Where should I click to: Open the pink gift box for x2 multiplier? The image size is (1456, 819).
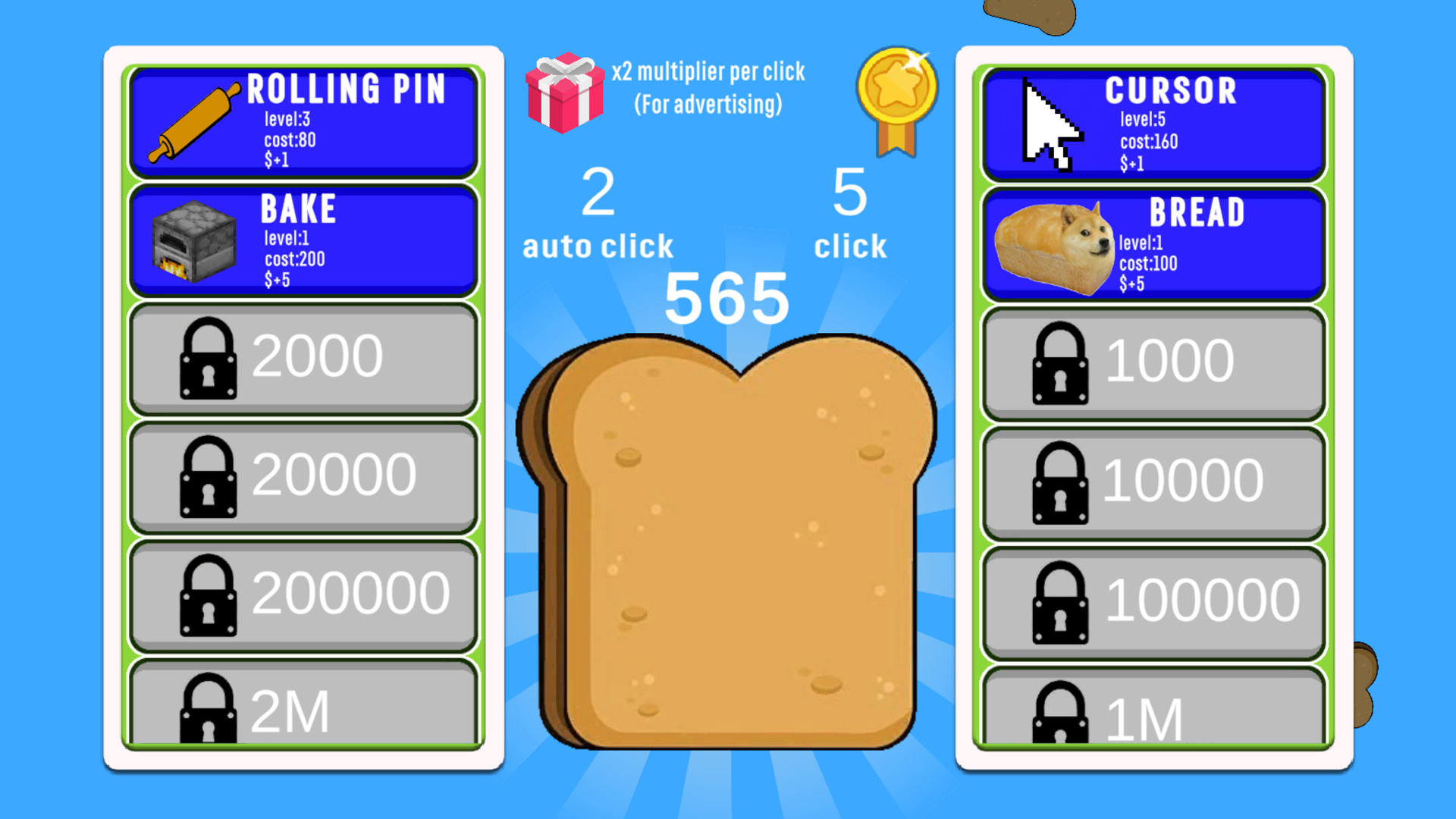[x=565, y=91]
